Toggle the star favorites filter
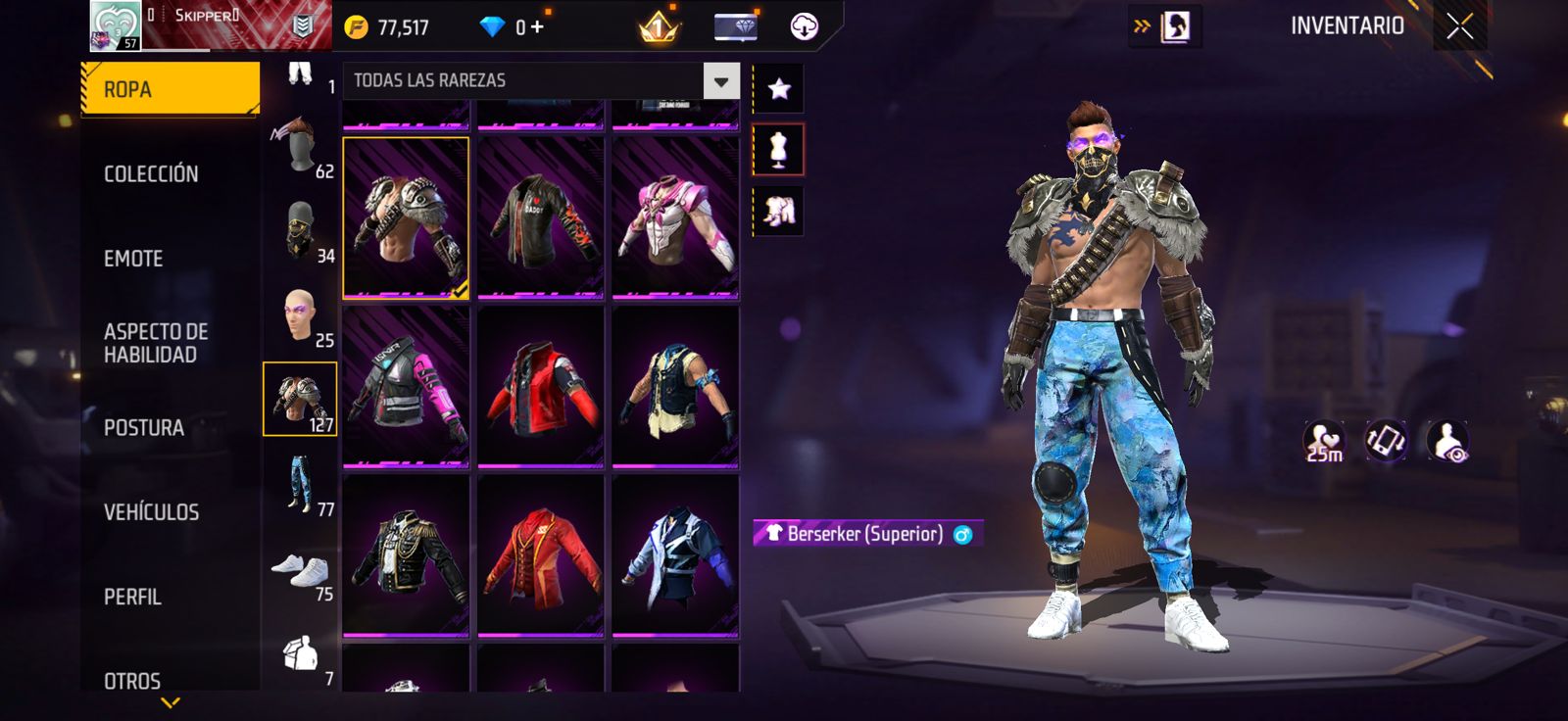 click(x=779, y=89)
